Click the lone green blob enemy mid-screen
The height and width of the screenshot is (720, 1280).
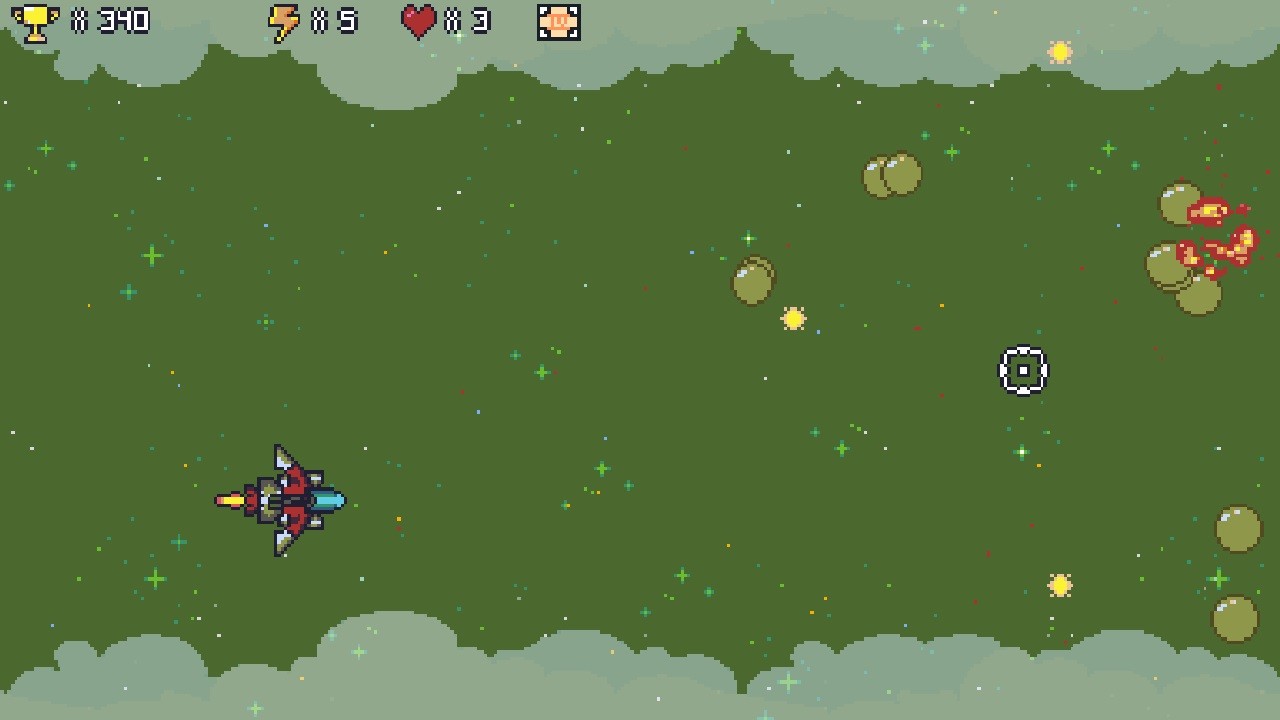tap(752, 280)
